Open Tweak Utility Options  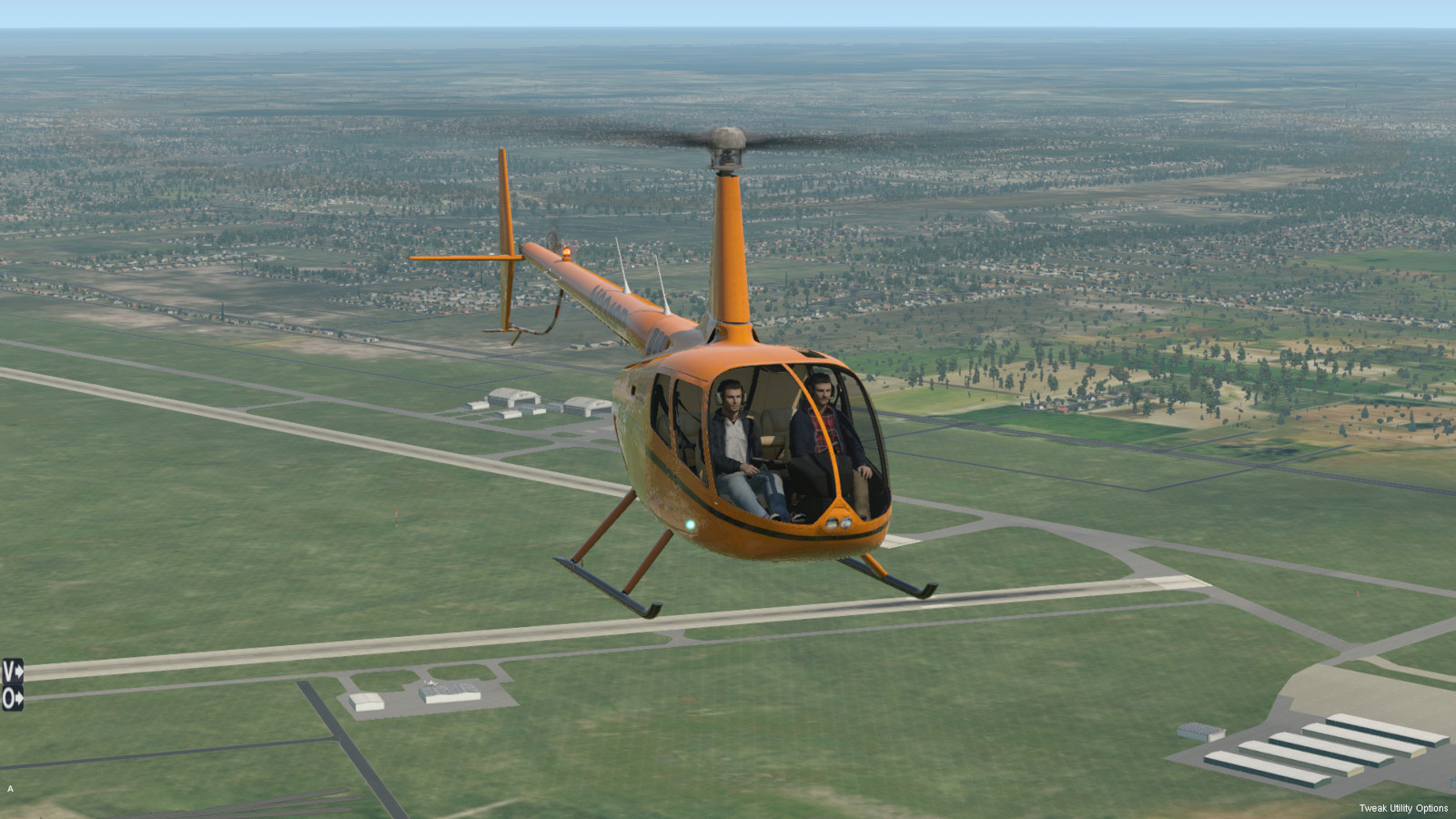coord(1402,808)
